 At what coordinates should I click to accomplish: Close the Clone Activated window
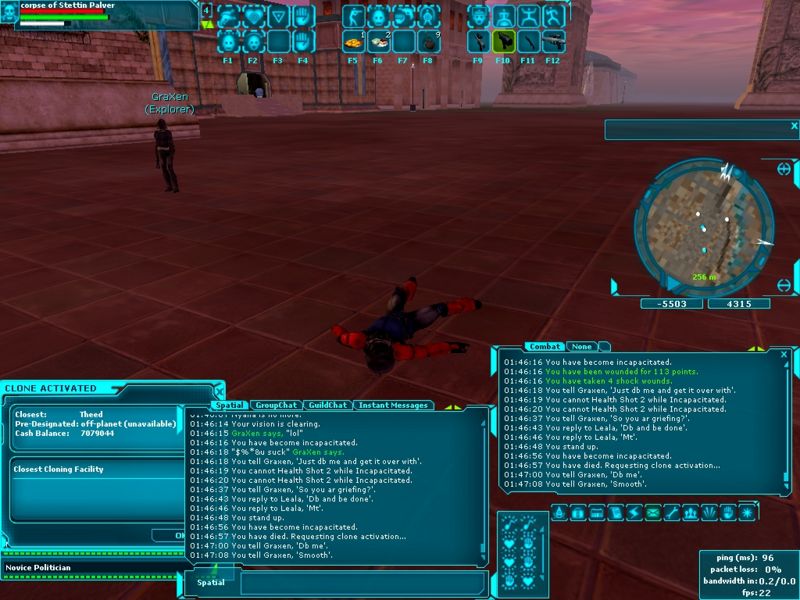coord(219,387)
